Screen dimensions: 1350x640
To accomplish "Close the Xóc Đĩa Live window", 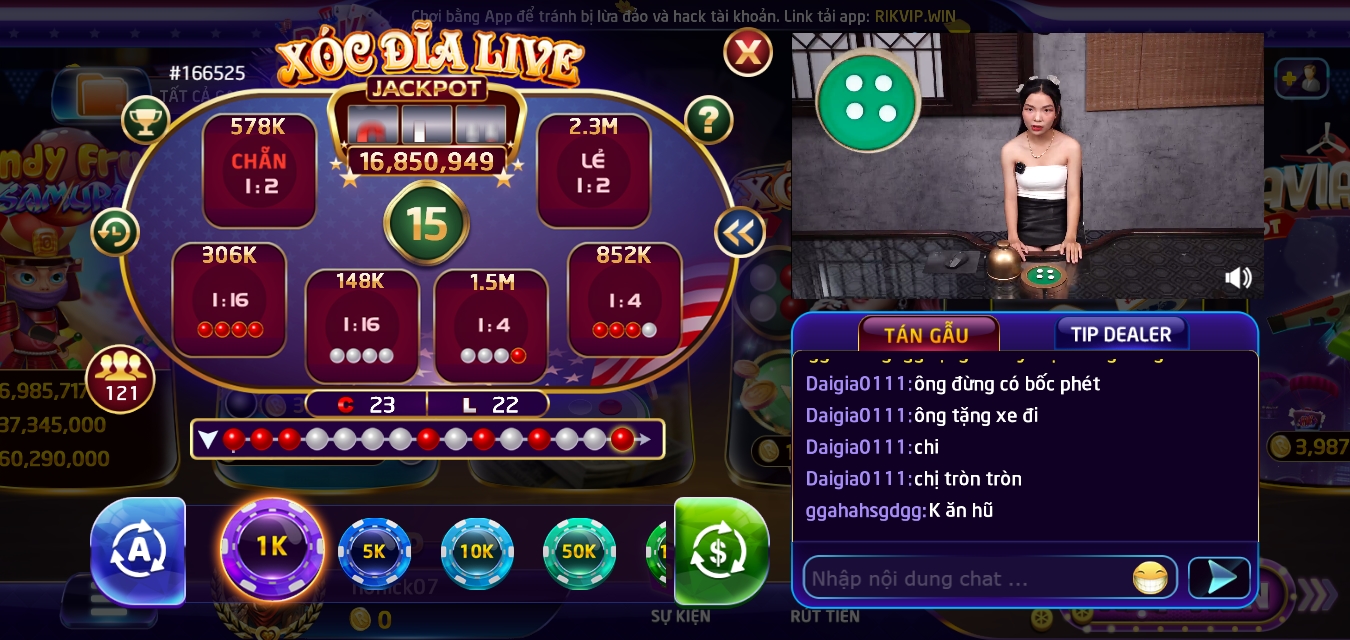I will [x=748, y=52].
